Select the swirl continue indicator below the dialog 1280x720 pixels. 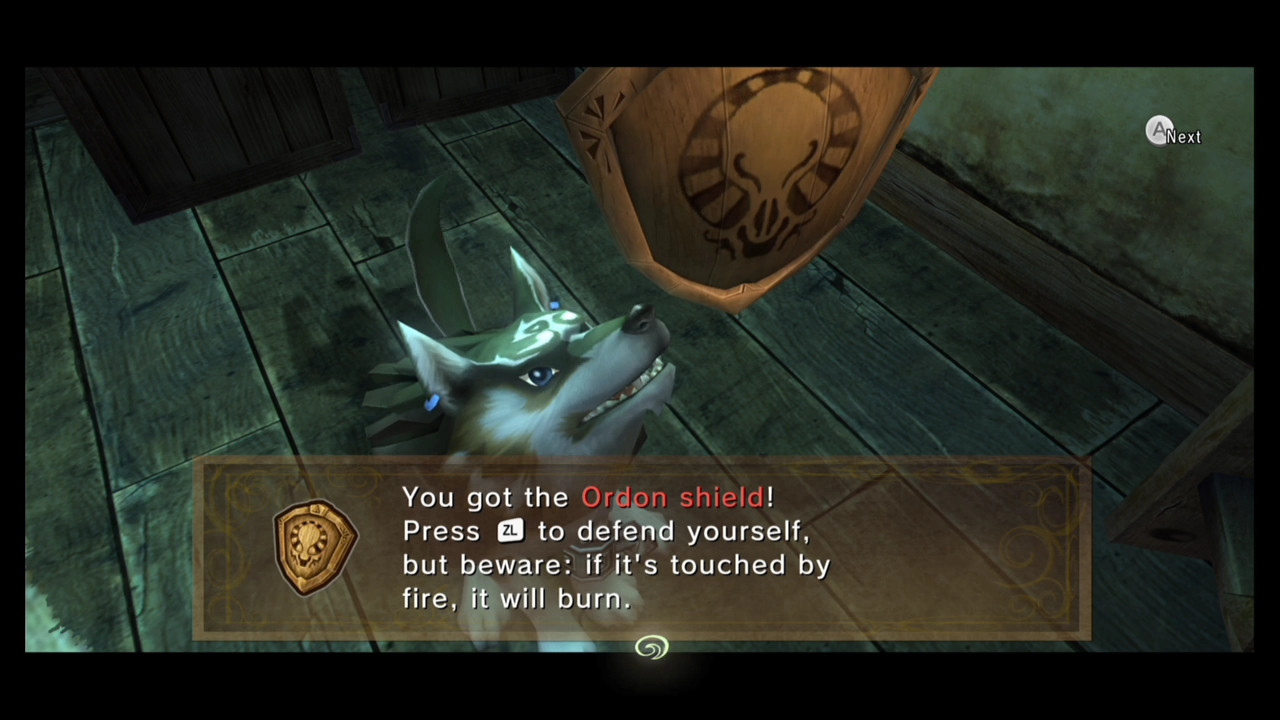click(651, 648)
